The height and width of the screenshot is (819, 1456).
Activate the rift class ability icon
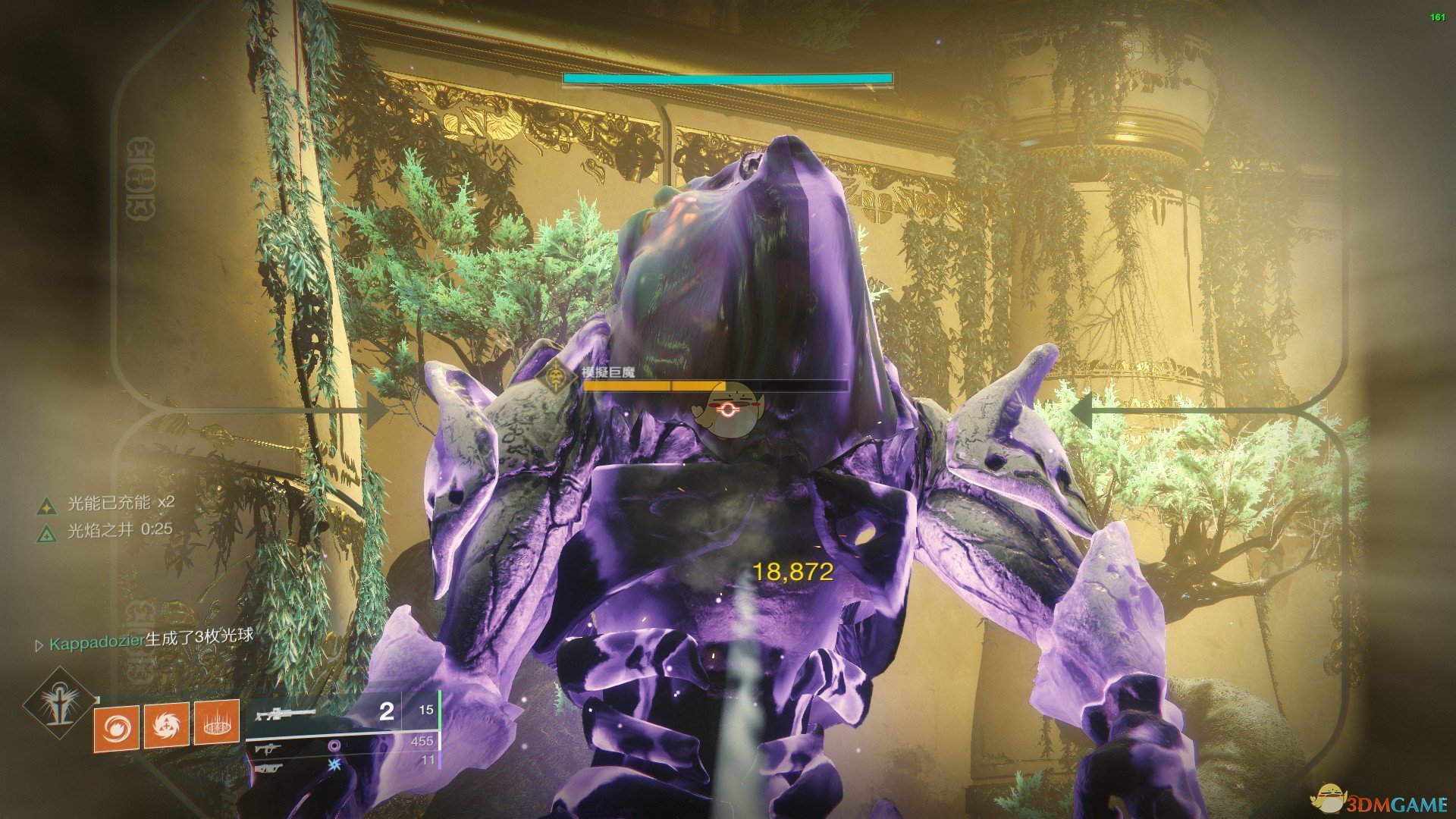217,723
